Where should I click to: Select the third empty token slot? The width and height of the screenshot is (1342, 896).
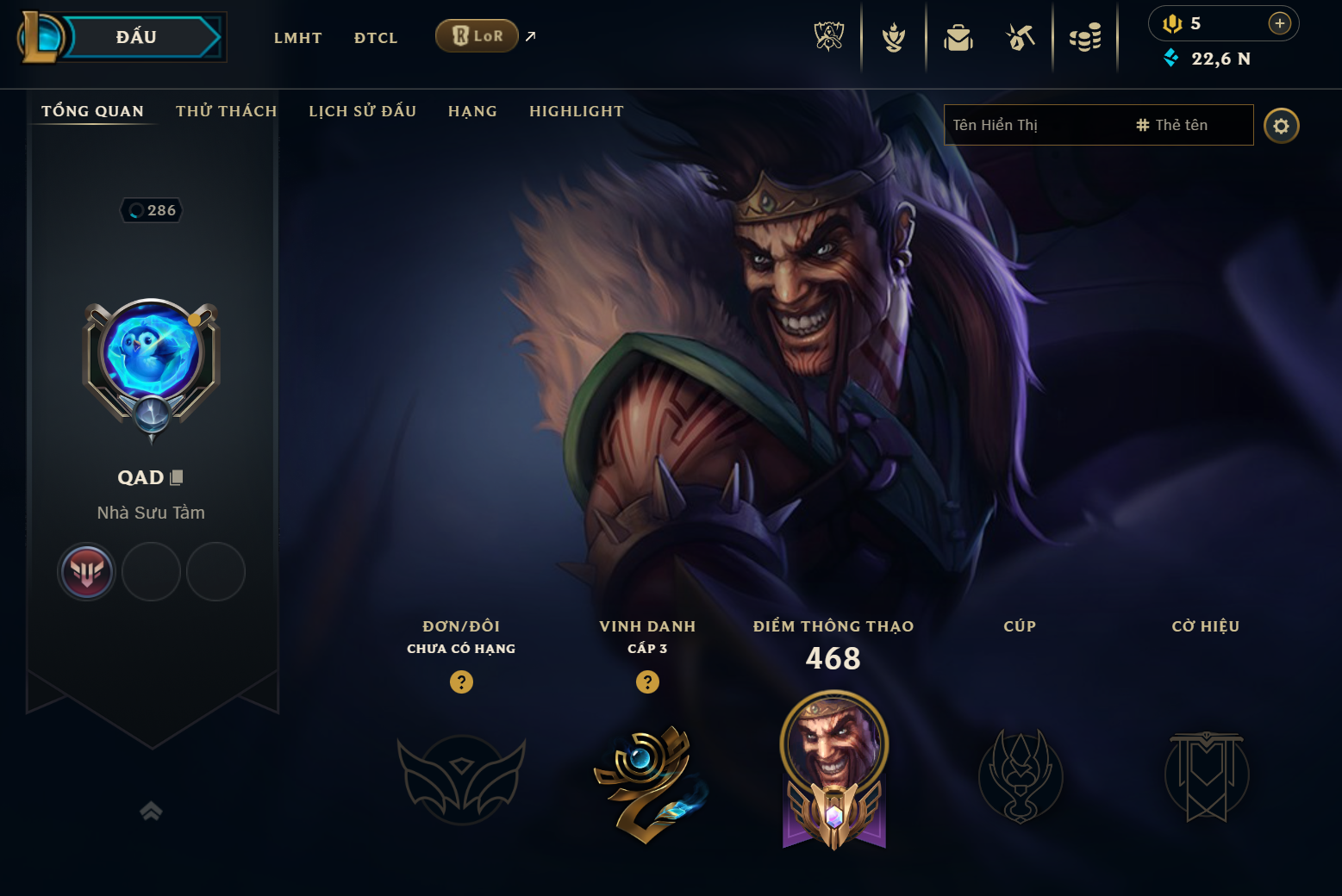coord(215,571)
